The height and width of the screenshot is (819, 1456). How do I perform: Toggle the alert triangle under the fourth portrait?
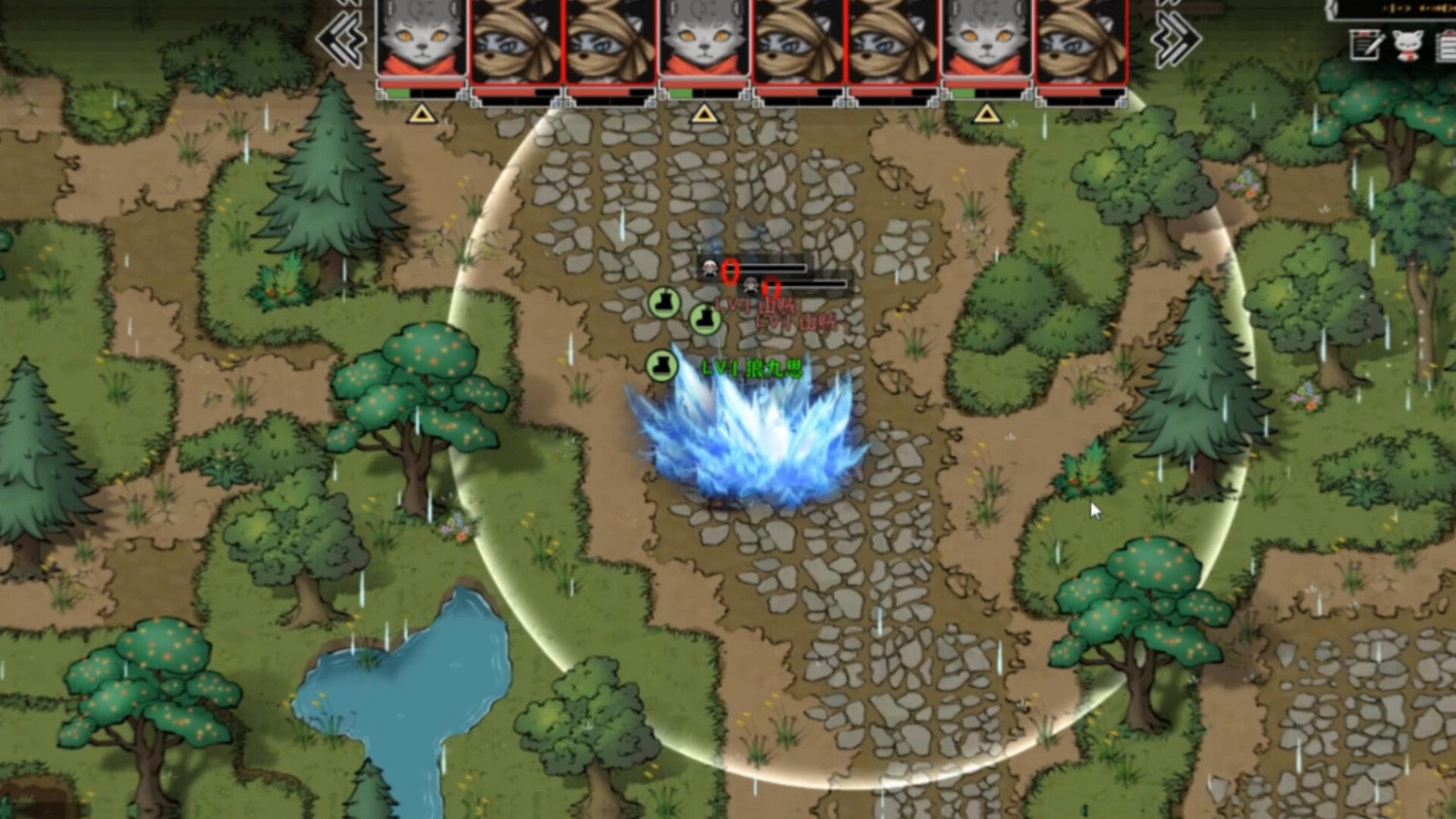tap(703, 114)
